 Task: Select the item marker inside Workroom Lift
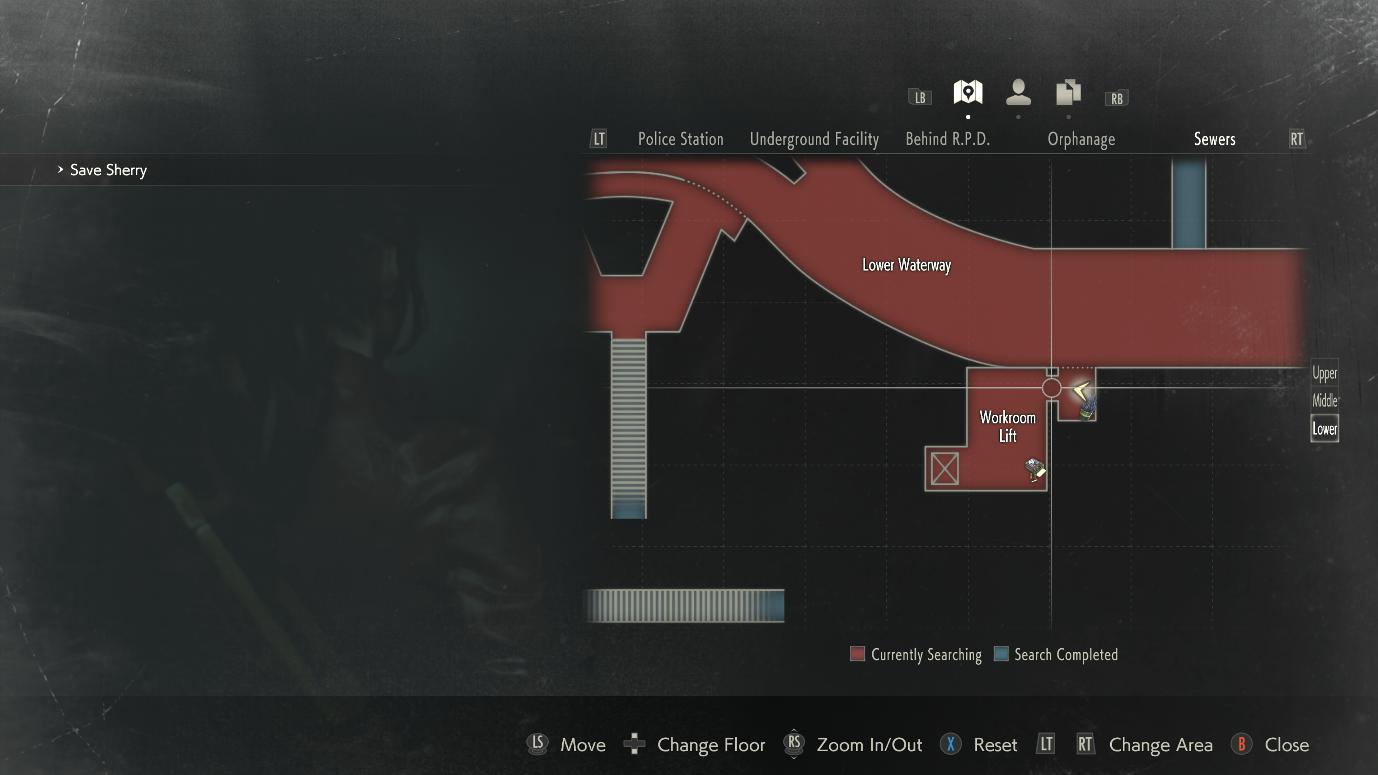(x=1035, y=468)
